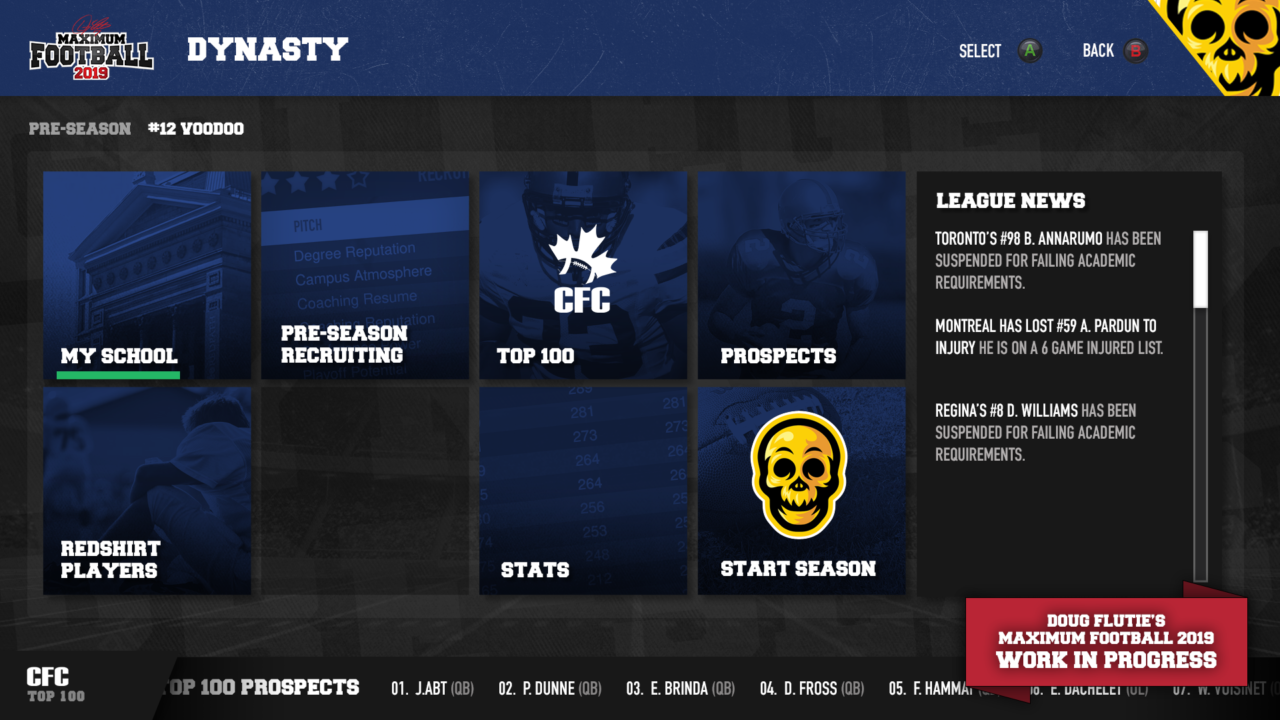The height and width of the screenshot is (720, 1280).
Task: Check the Stats tile
Action: (x=582, y=490)
